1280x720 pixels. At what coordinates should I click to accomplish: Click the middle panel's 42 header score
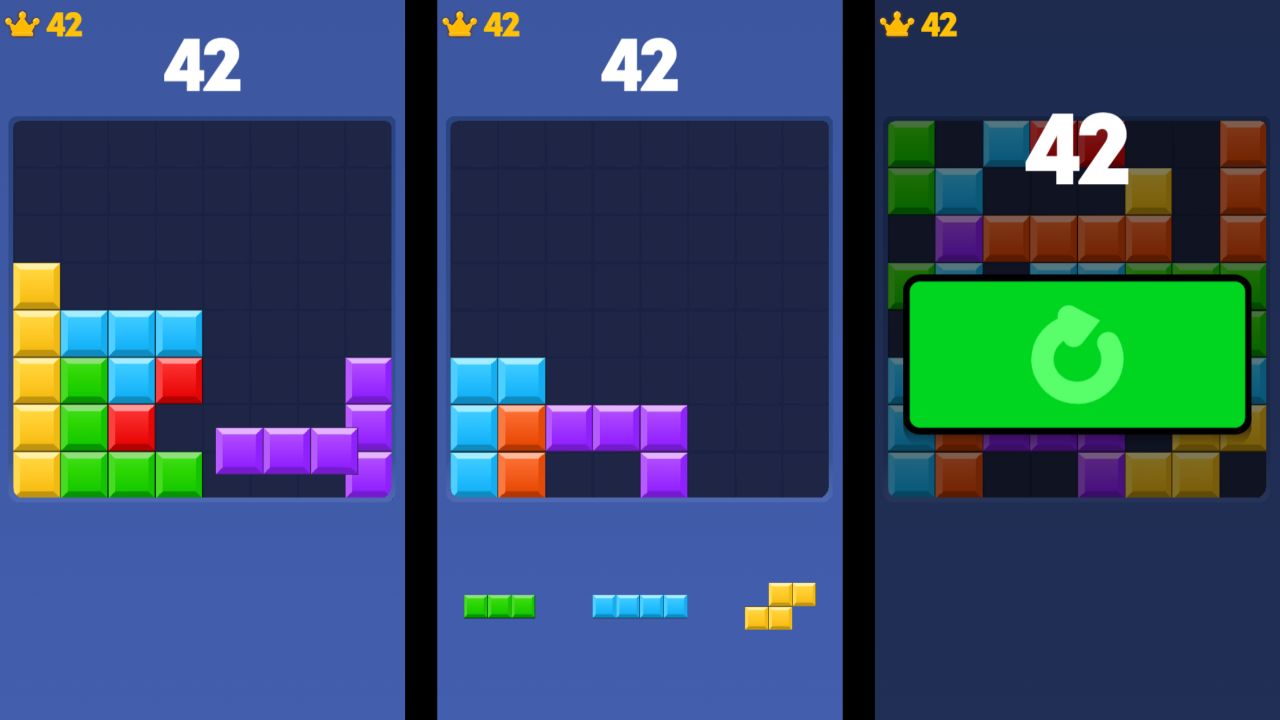click(640, 63)
